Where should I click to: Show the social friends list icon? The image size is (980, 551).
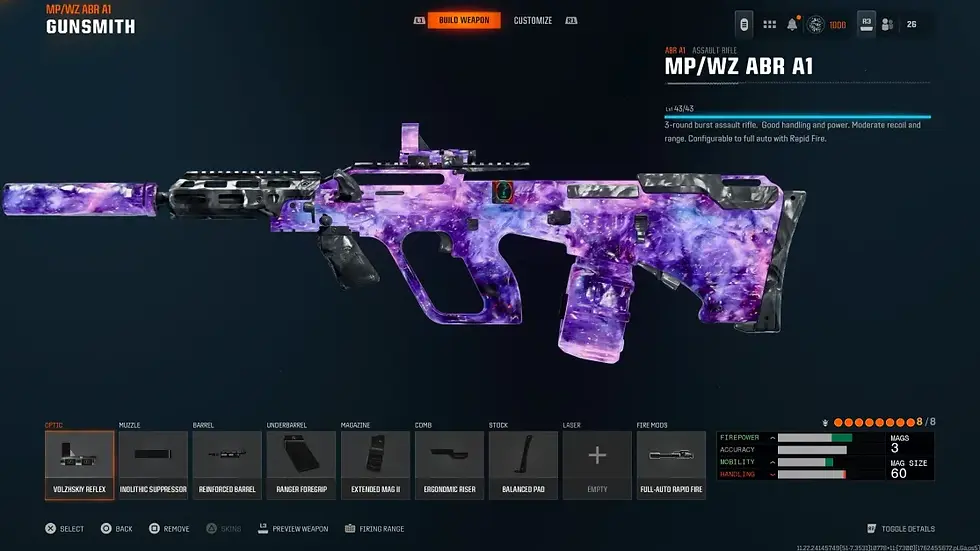coord(887,24)
